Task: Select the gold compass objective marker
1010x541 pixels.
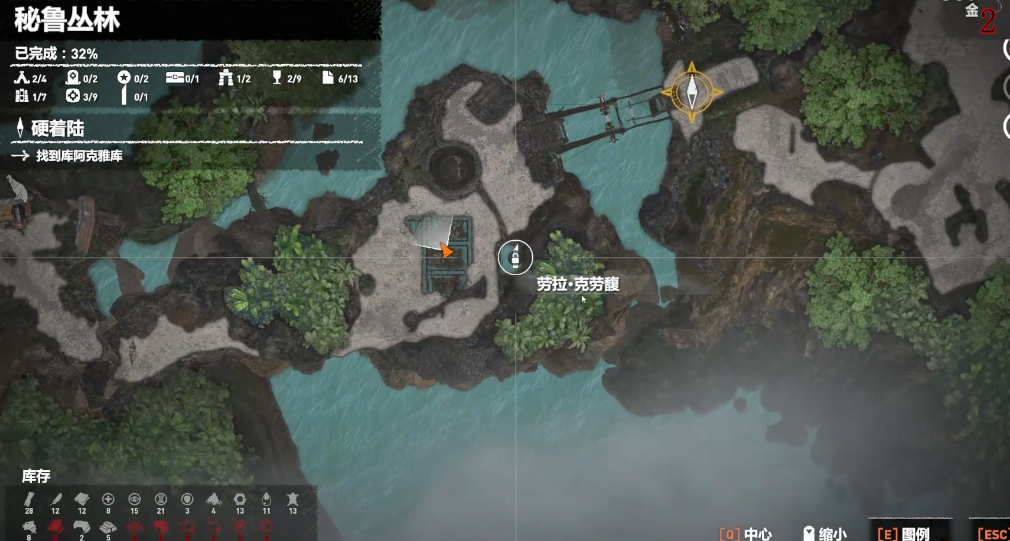Action: click(691, 92)
